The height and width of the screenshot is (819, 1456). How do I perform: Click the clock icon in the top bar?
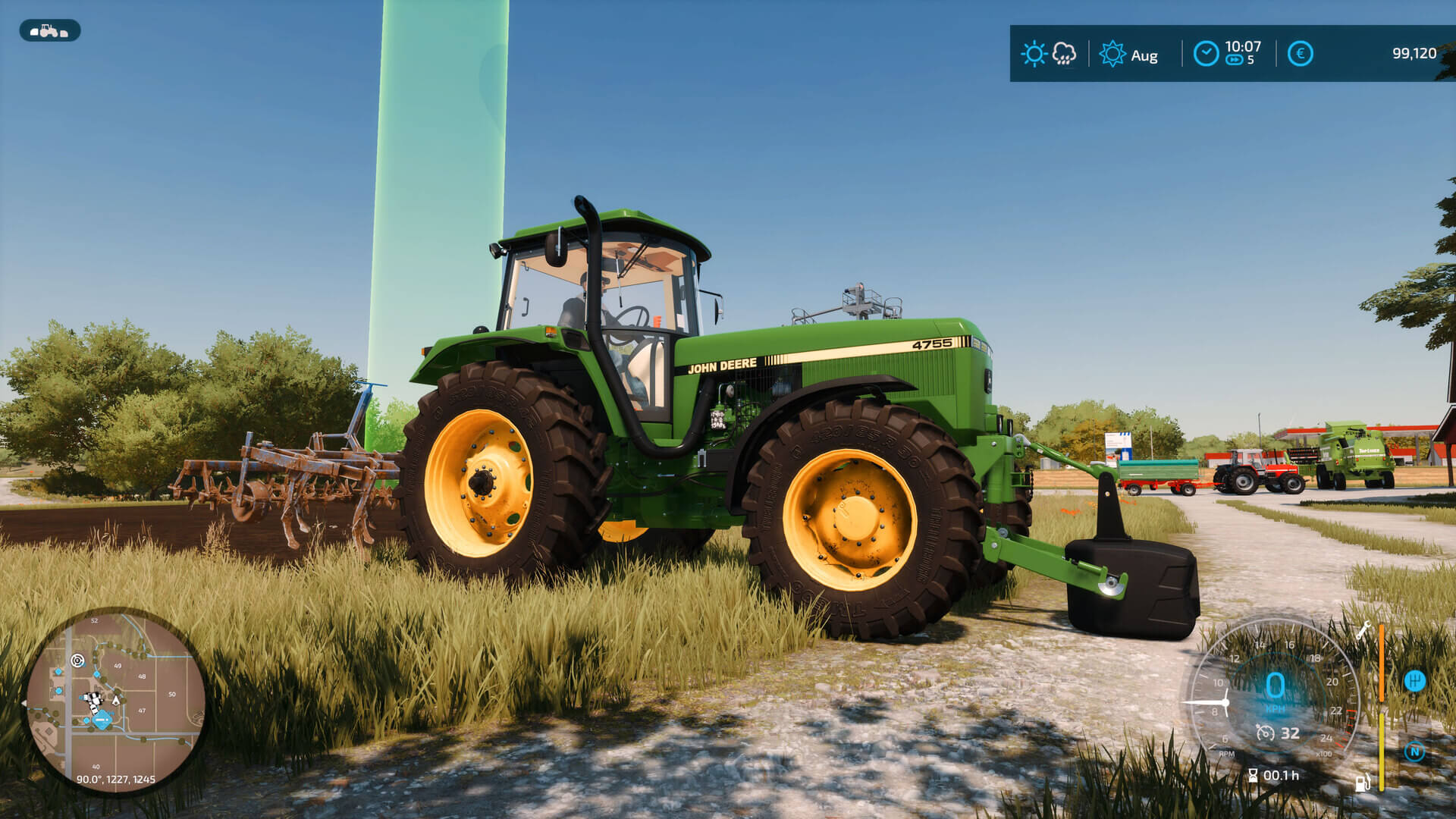click(x=1206, y=54)
